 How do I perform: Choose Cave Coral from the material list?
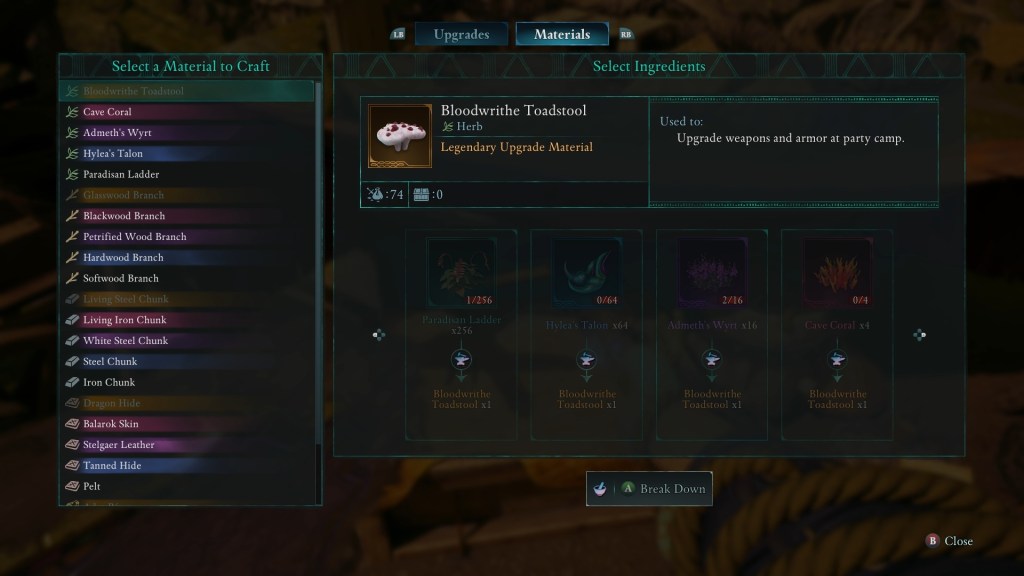[x=107, y=112]
